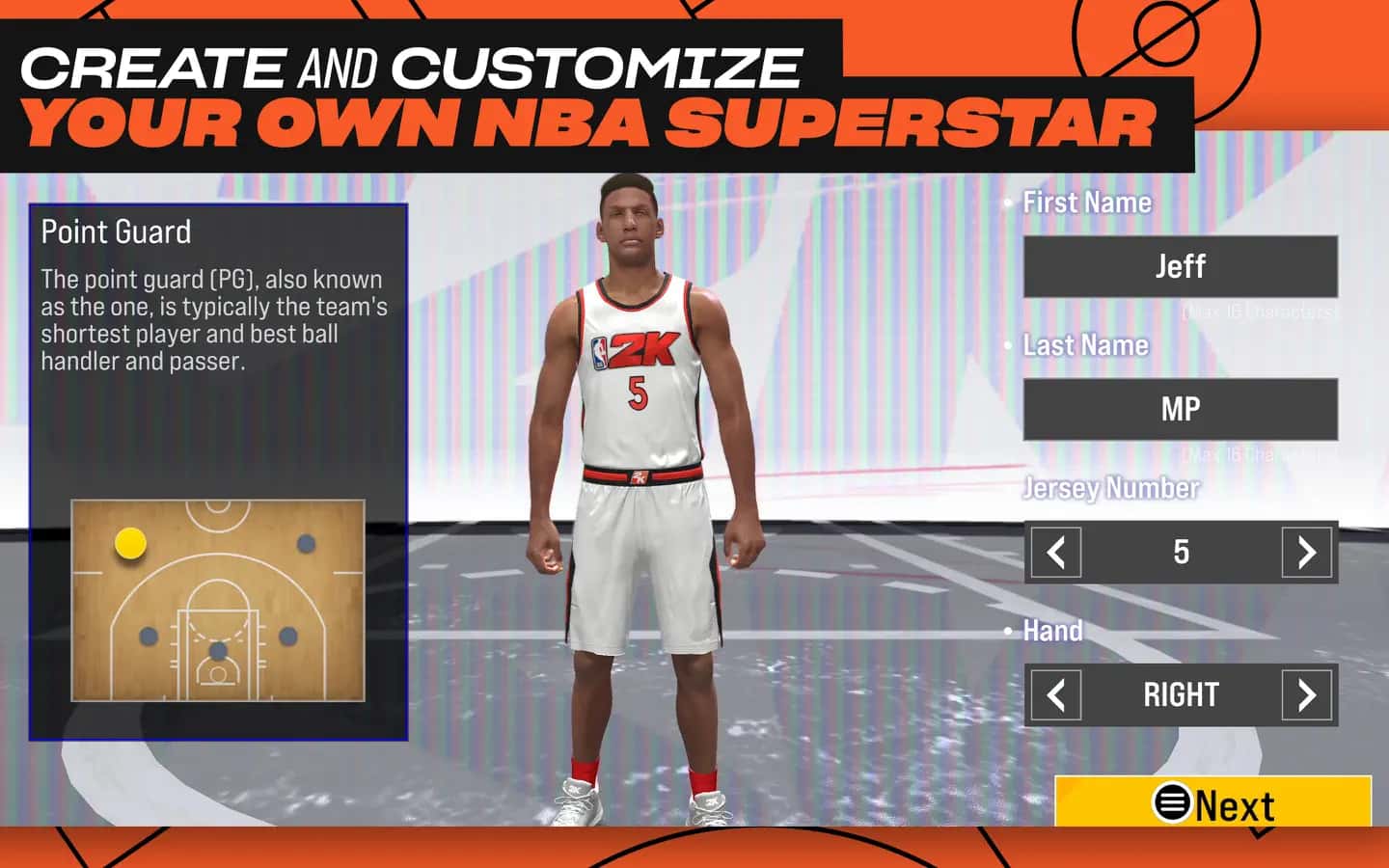Select the First Name field showing Jeff
This screenshot has width=1389, height=868.
tap(1181, 267)
